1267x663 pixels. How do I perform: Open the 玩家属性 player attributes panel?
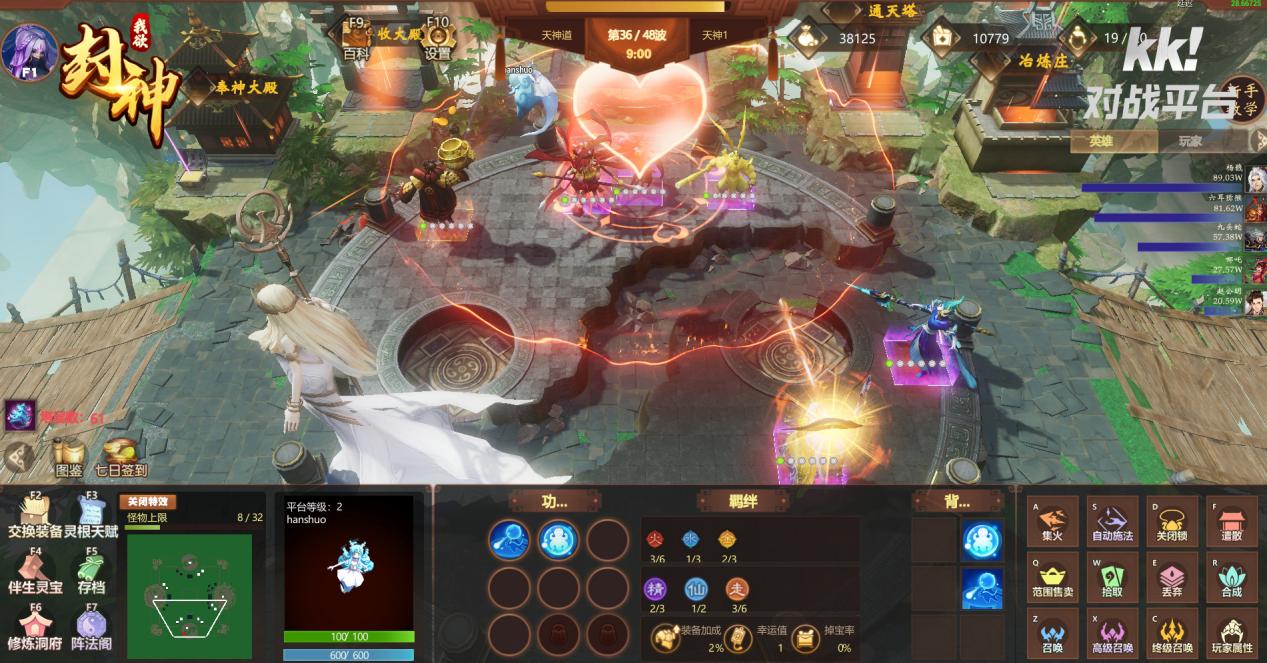pyautogui.click(x=1231, y=633)
